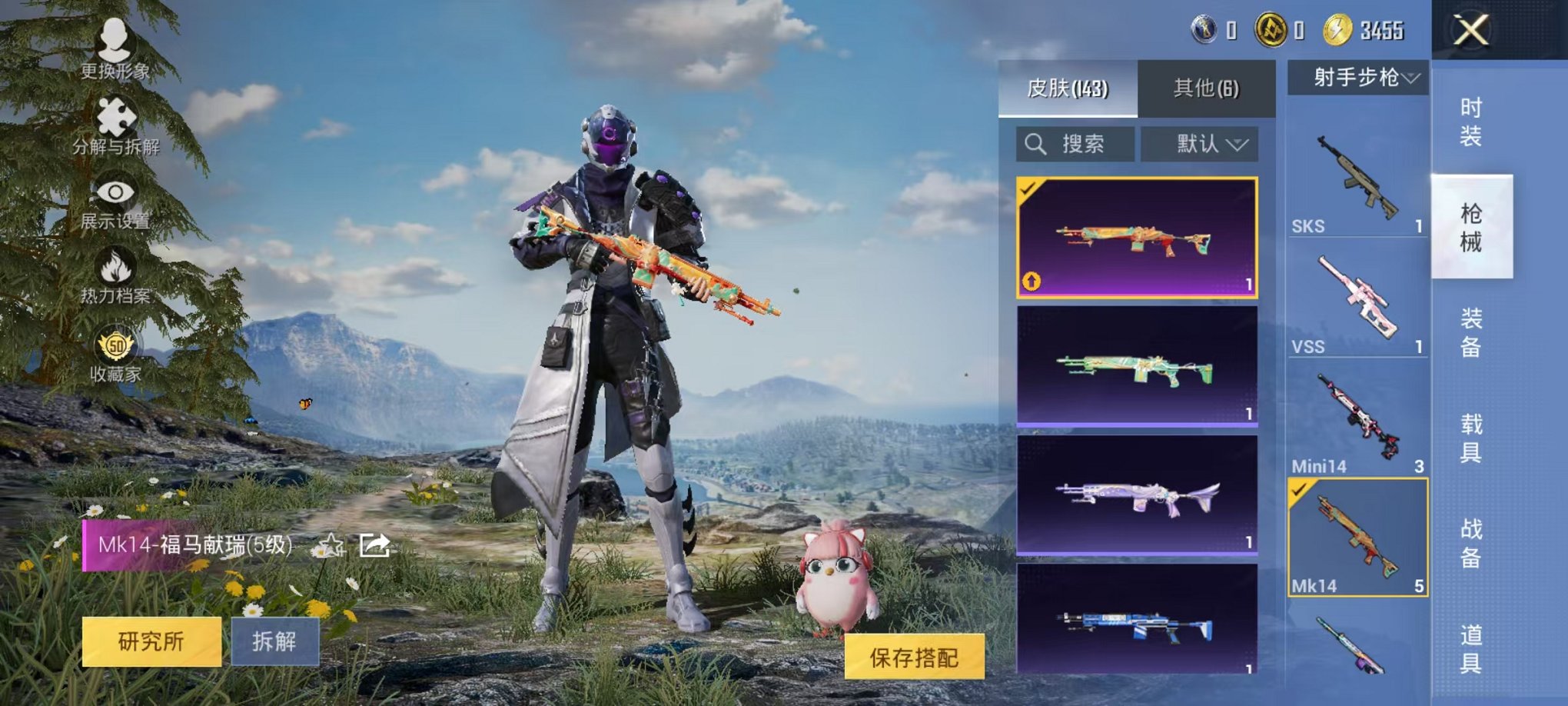The width and height of the screenshot is (1568, 706).
Task: Expand the 默认 sorting dropdown
Action: (1199, 145)
